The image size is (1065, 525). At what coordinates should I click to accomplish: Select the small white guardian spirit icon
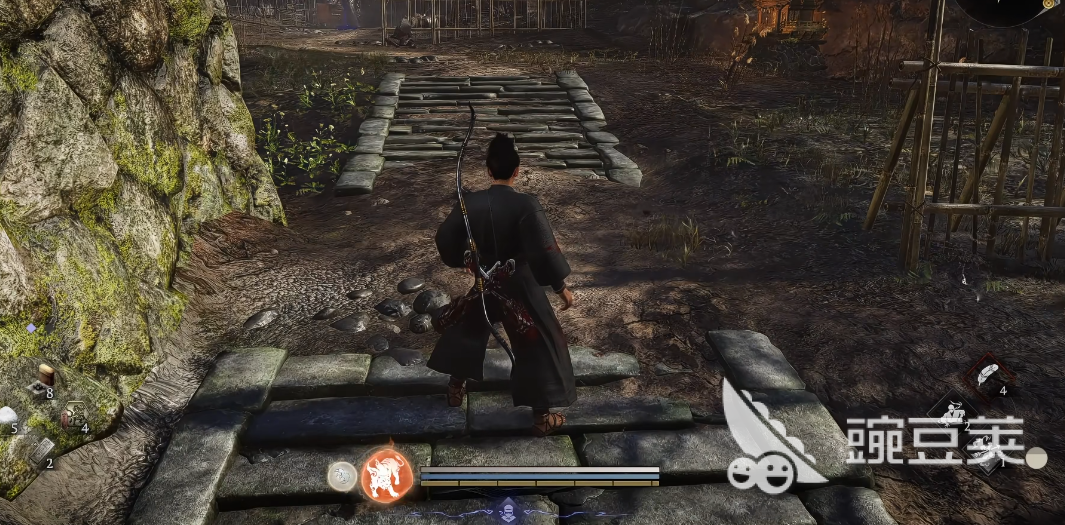pyautogui.click(x=342, y=476)
